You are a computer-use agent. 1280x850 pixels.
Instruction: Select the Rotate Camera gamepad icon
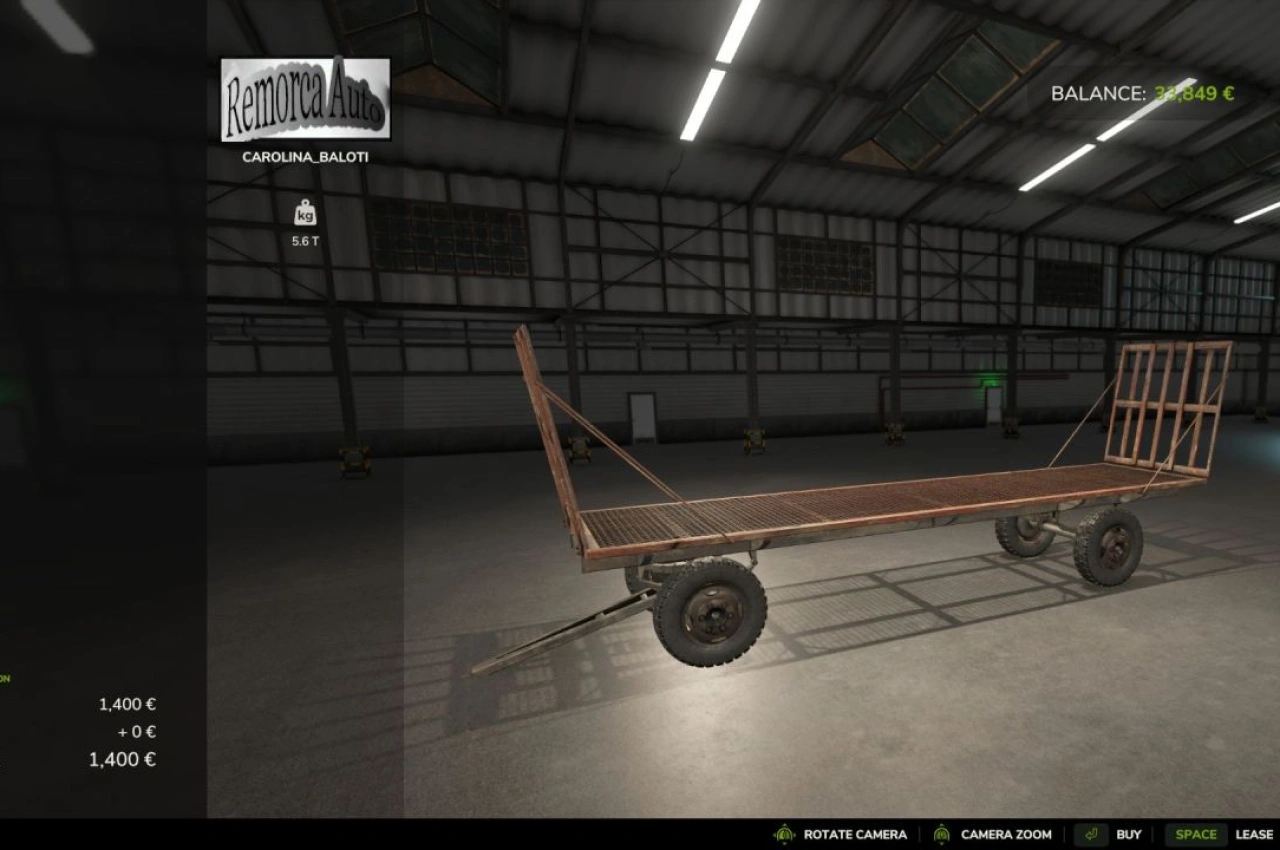click(x=786, y=834)
